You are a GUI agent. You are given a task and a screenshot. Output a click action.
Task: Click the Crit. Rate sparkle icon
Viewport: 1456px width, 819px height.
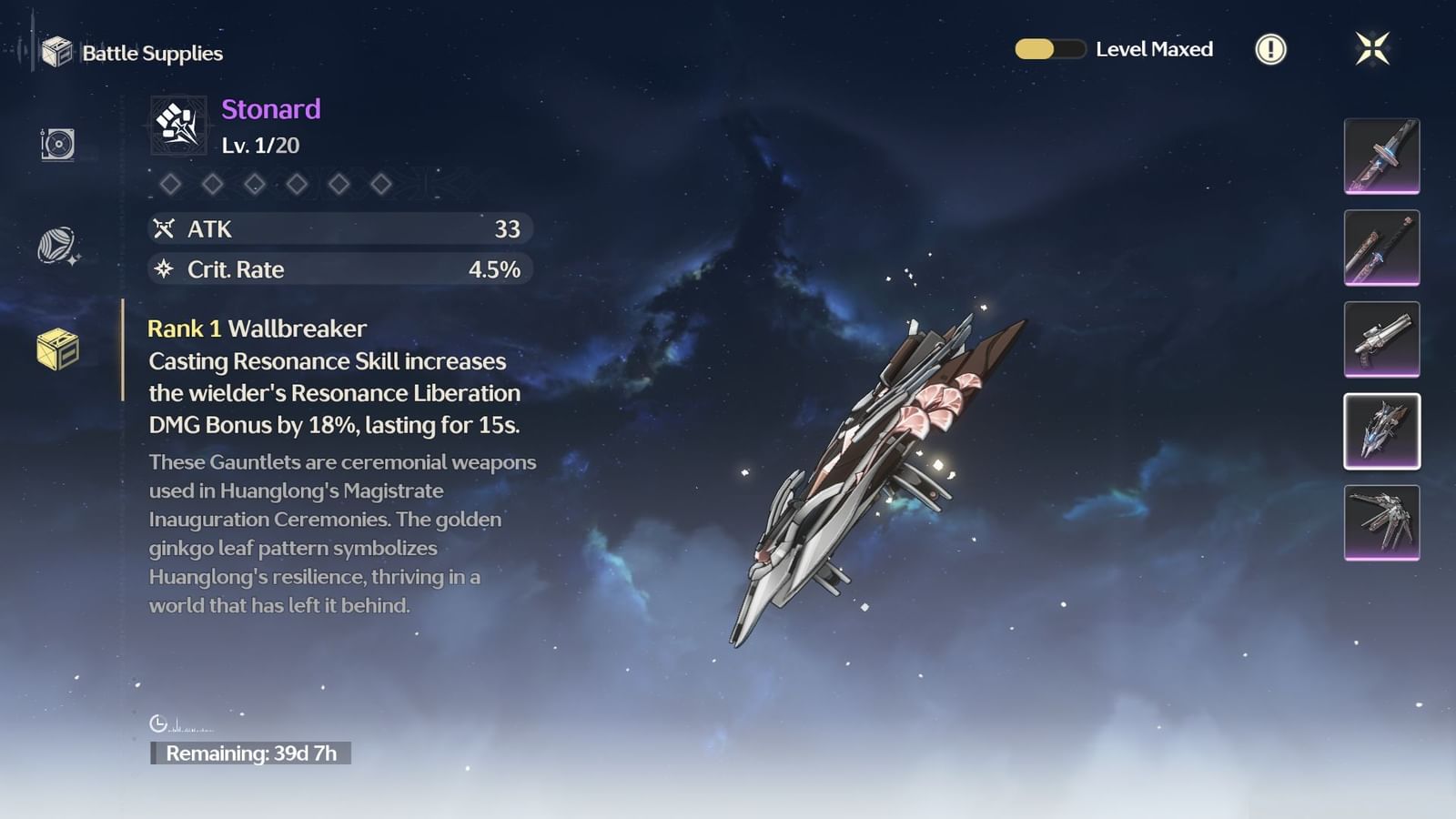(x=166, y=269)
